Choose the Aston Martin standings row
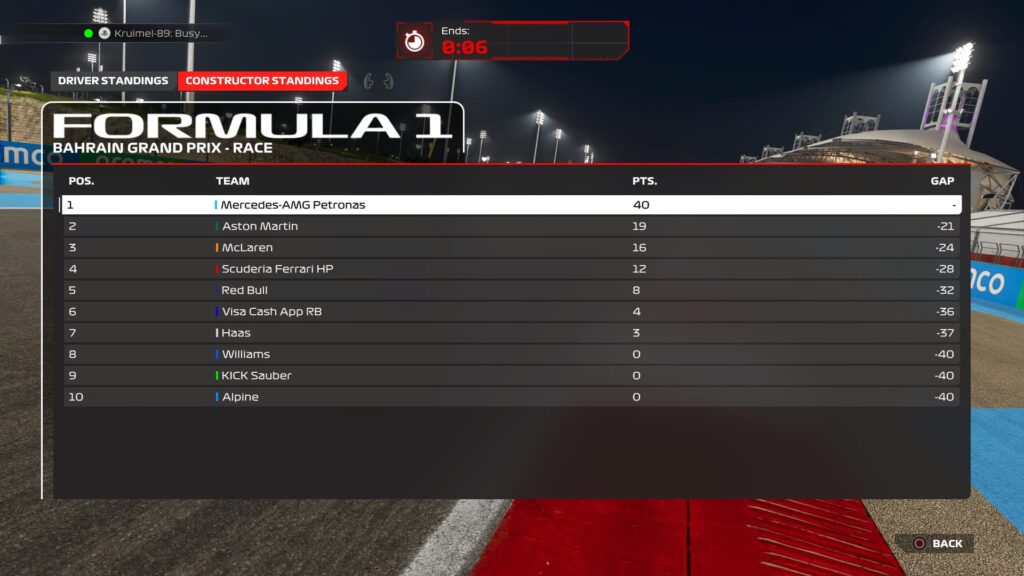The image size is (1024, 576). pos(511,226)
